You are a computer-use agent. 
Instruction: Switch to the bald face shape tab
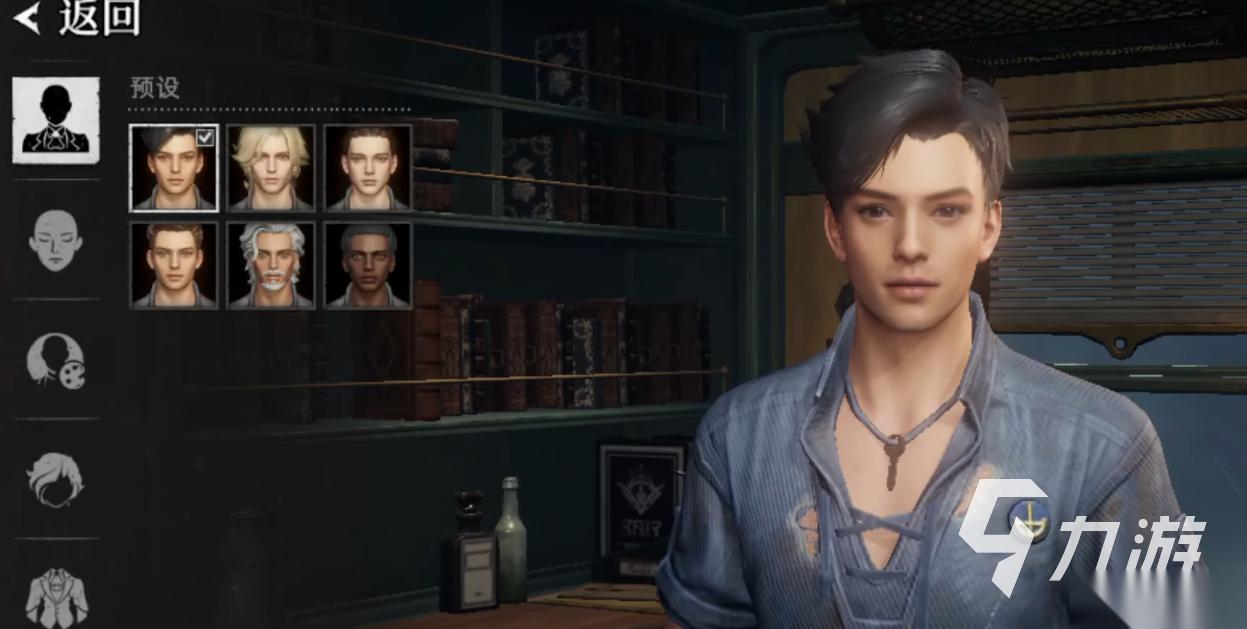pyautogui.click(x=56, y=240)
